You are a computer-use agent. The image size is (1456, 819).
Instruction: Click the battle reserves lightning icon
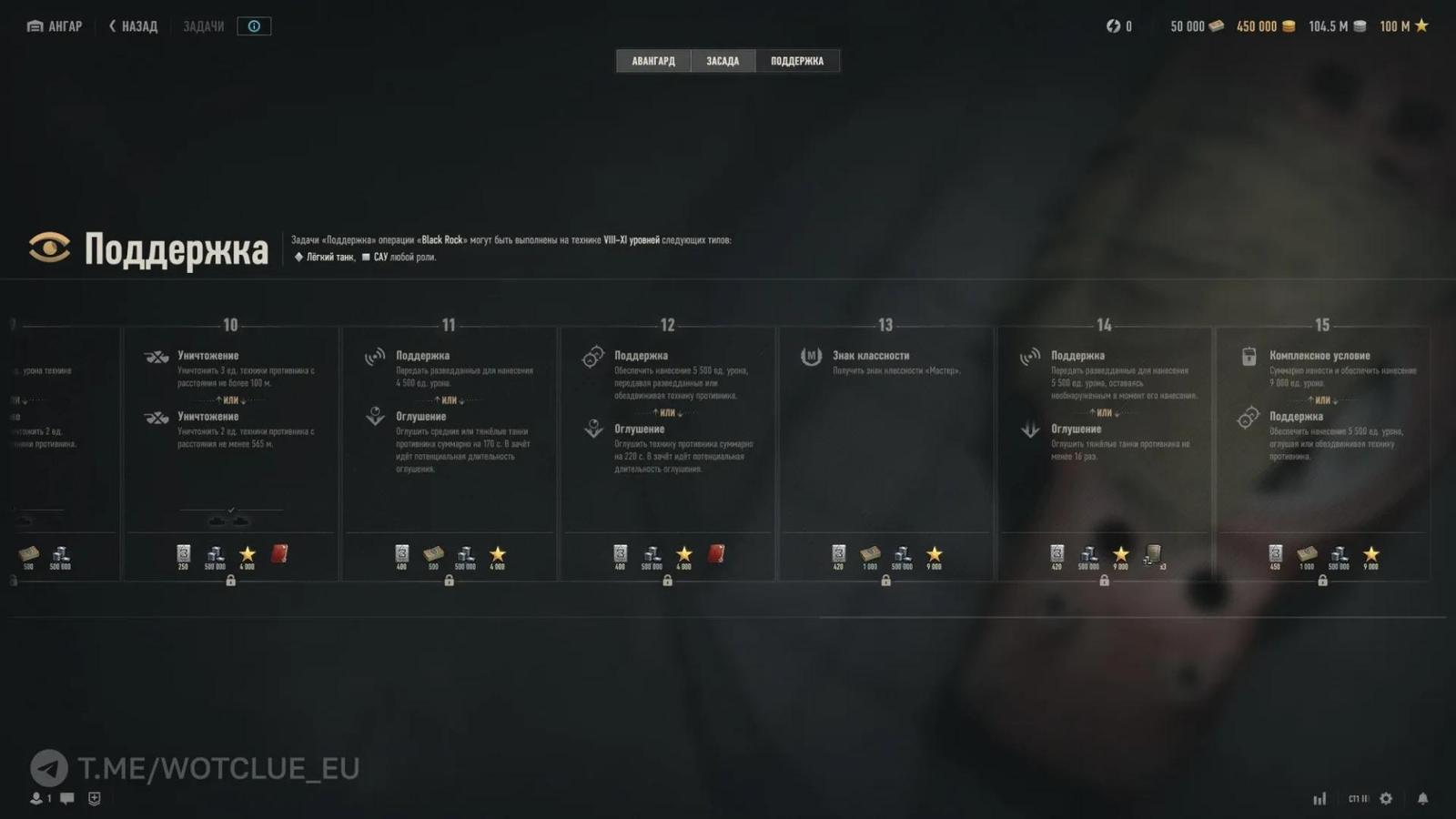tap(1112, 25)
